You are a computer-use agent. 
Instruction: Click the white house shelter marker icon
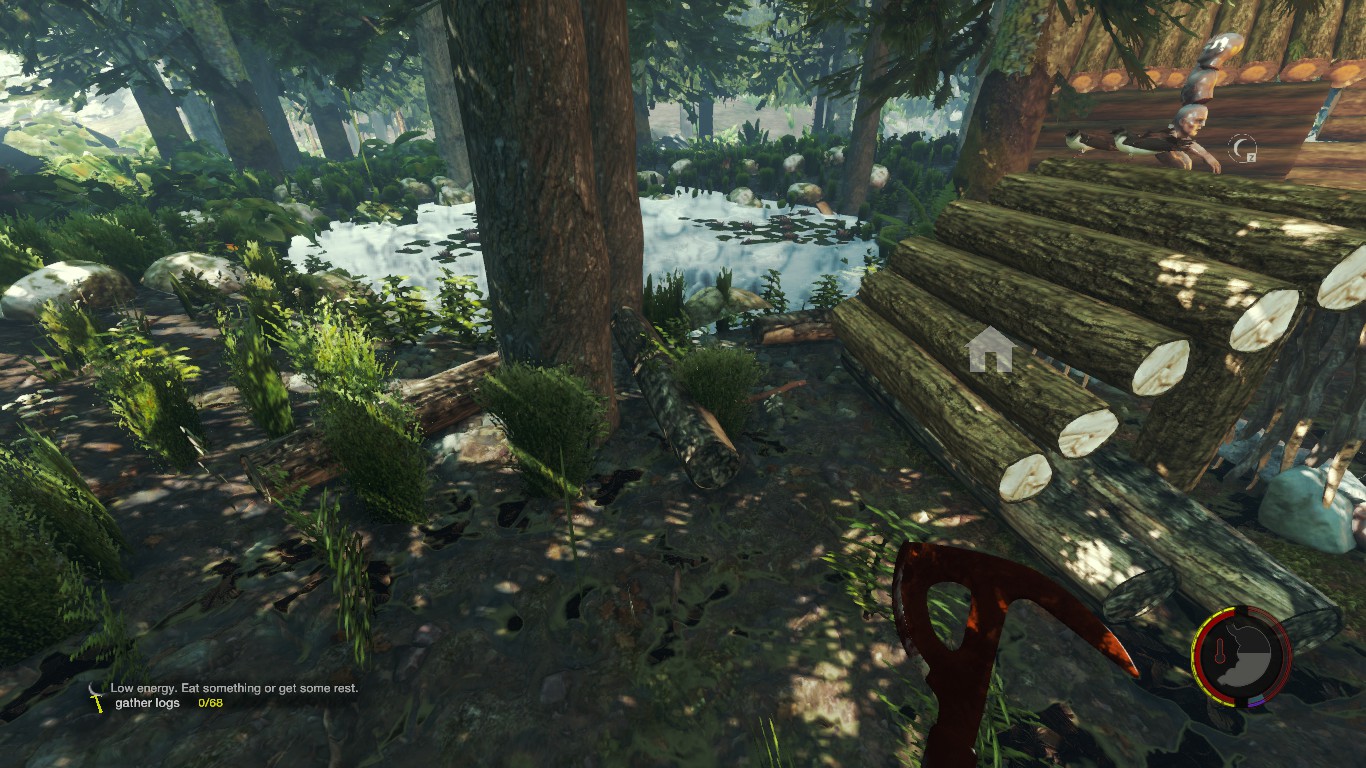tap(990, 350)
